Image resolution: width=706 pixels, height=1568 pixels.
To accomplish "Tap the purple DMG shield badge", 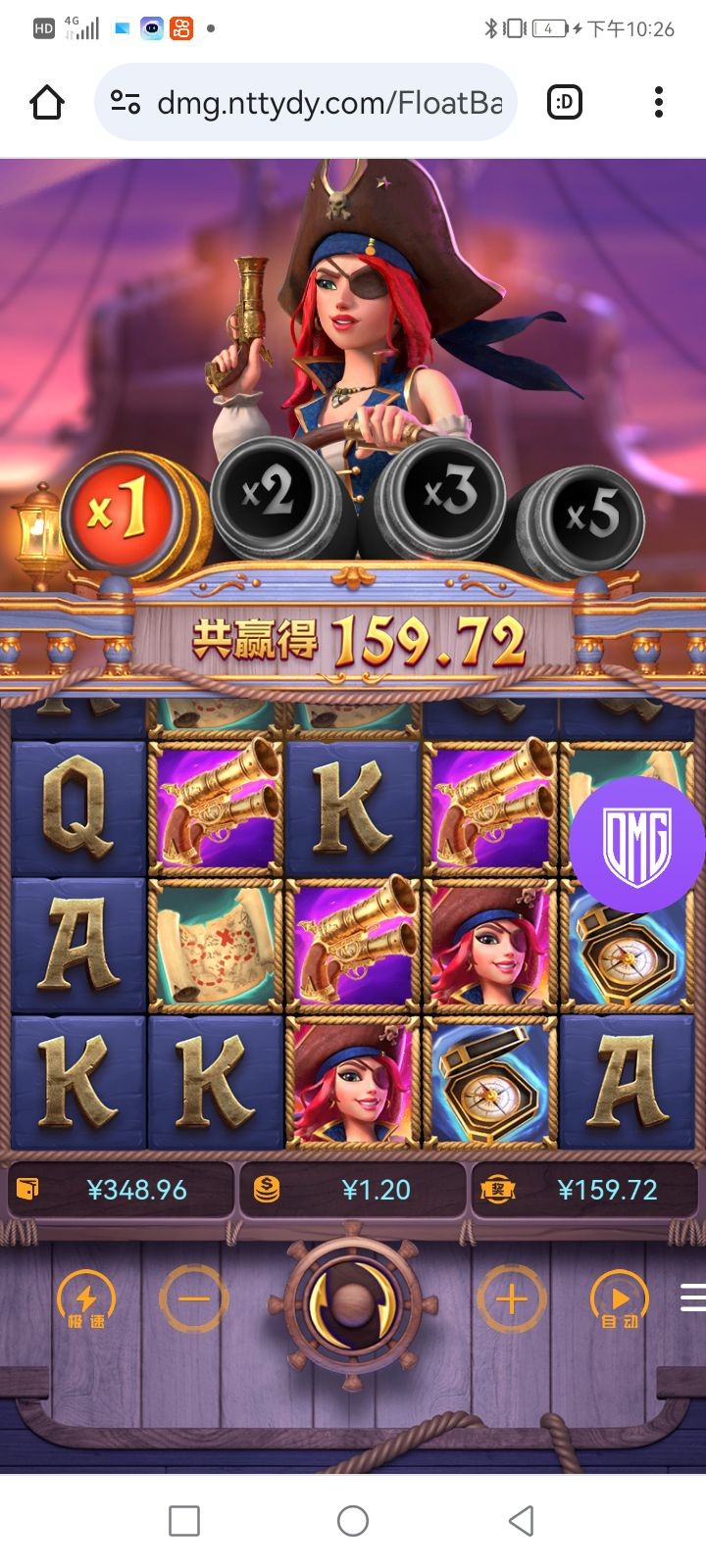I will [636, 845].
